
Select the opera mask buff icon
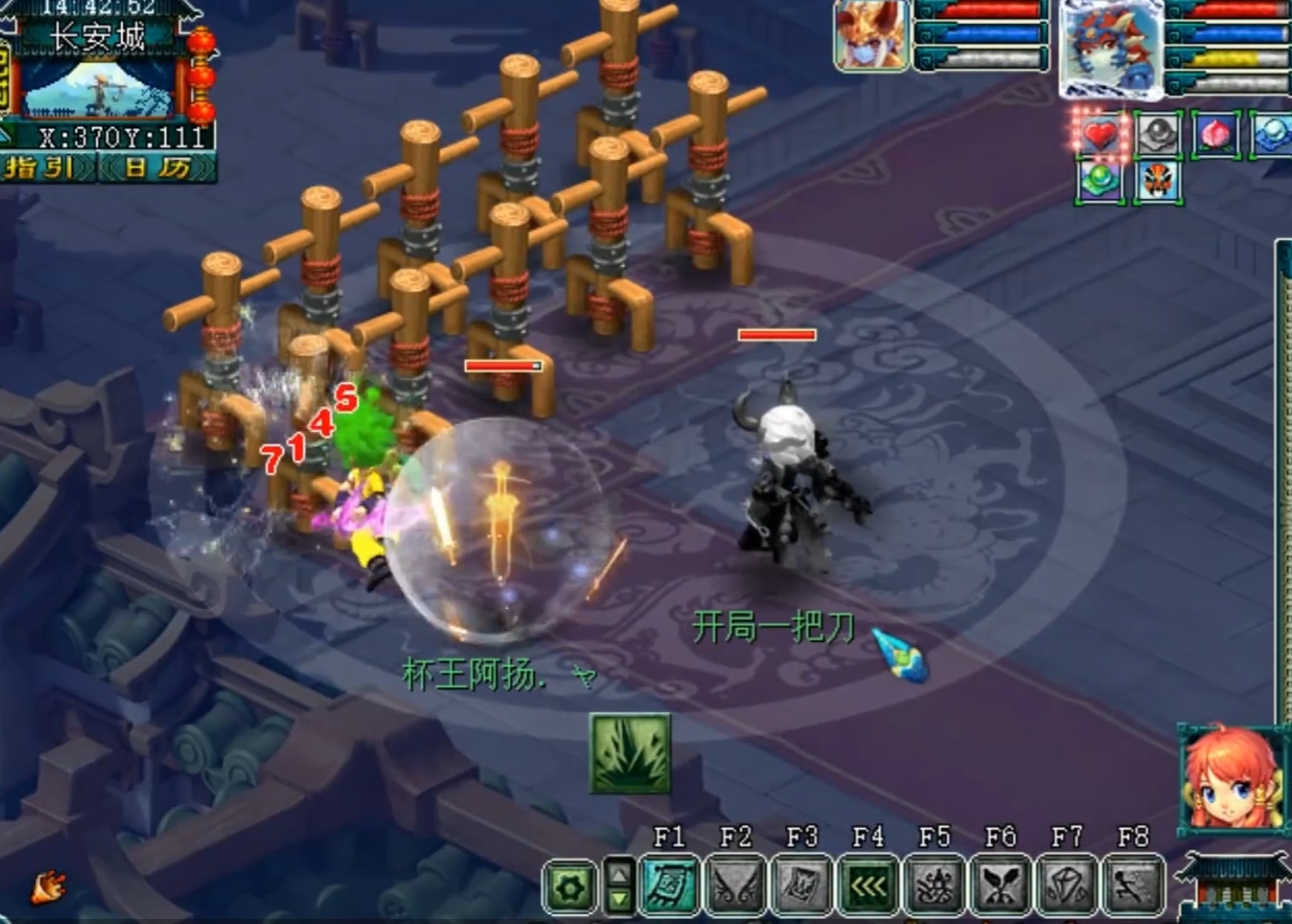pos(1158,181)
